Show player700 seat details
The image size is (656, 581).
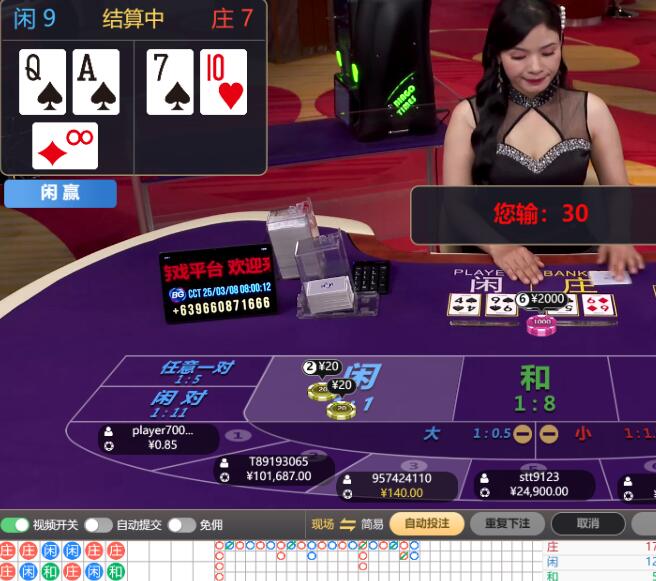(160, 438)
